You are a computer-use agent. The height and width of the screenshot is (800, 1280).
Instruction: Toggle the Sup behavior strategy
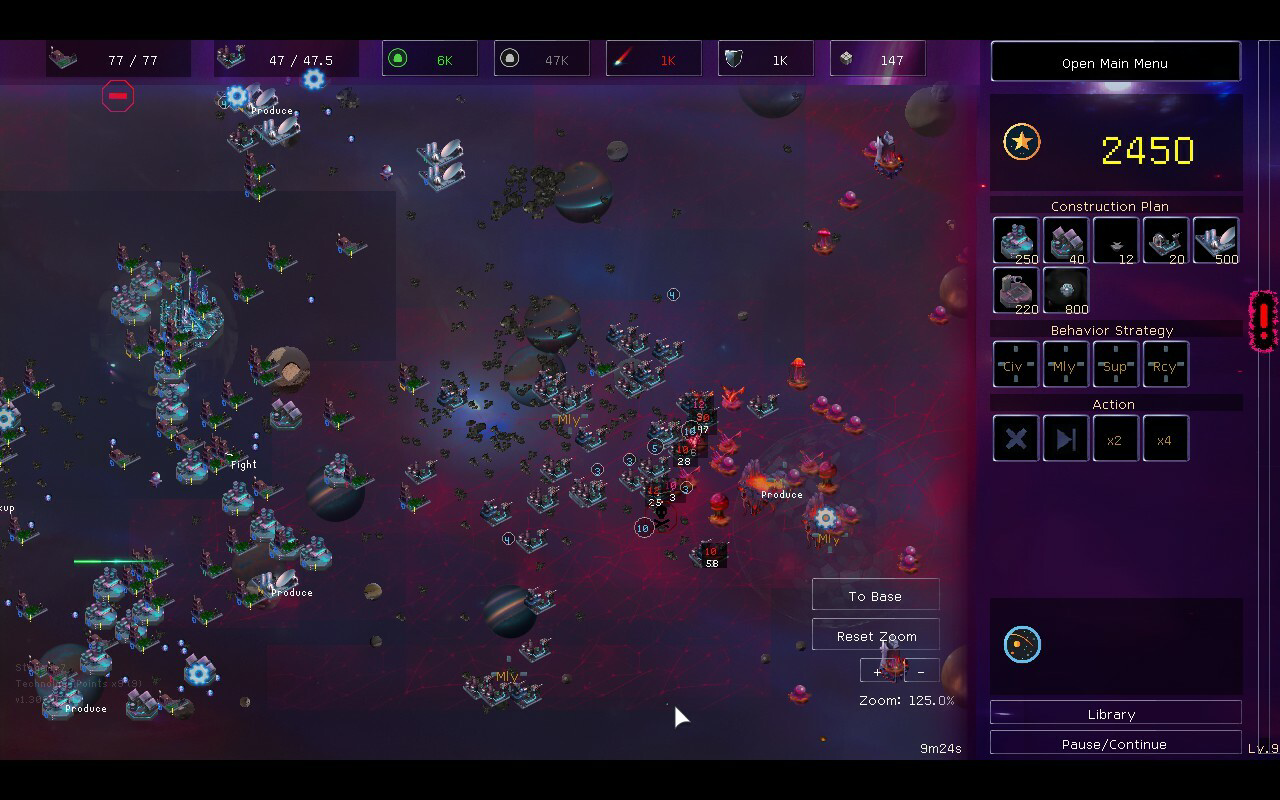click(1115, 364)
